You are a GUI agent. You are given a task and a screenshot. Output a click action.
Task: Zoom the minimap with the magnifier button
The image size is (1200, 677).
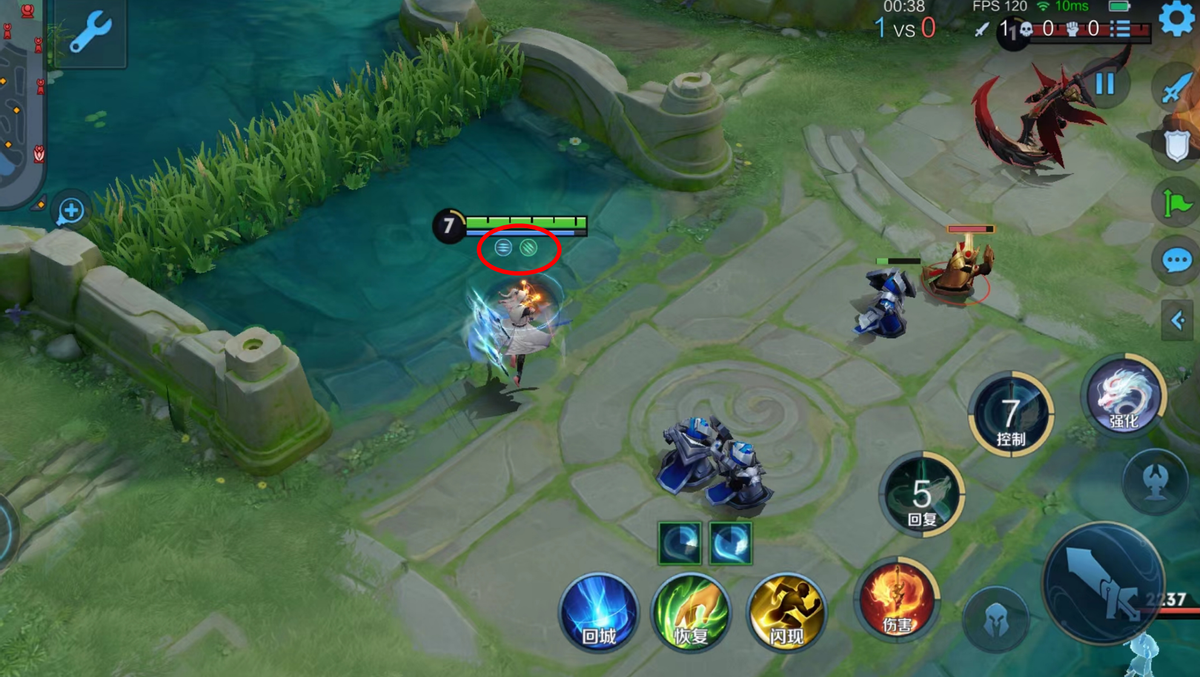(x=71, y=211)
